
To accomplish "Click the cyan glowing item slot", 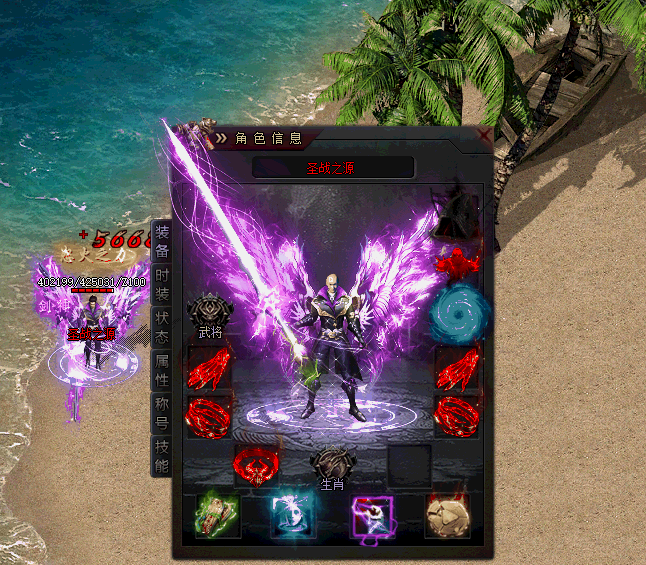I will 294,516.
